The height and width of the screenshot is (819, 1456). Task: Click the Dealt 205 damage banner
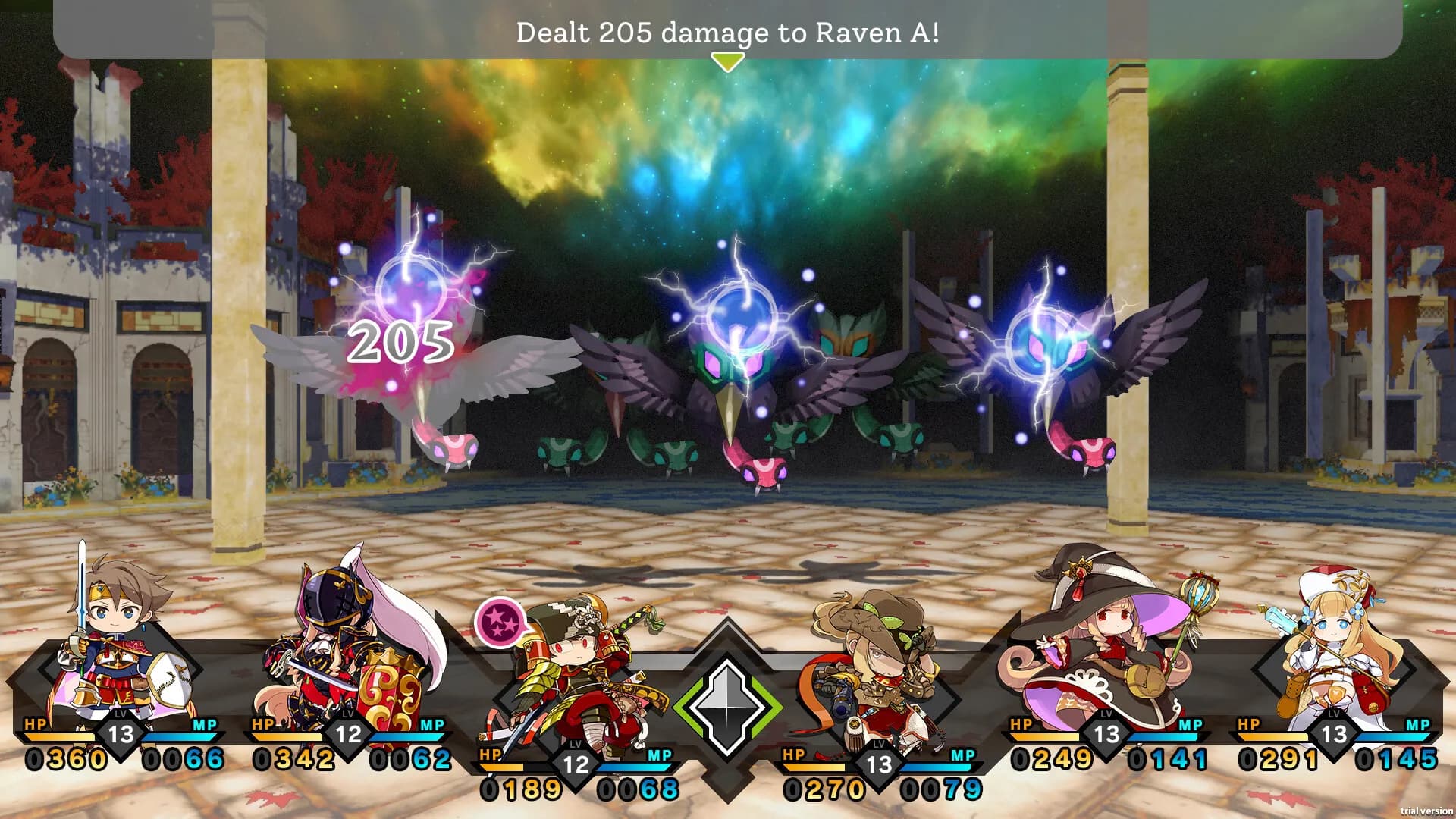tap(728, 32)
